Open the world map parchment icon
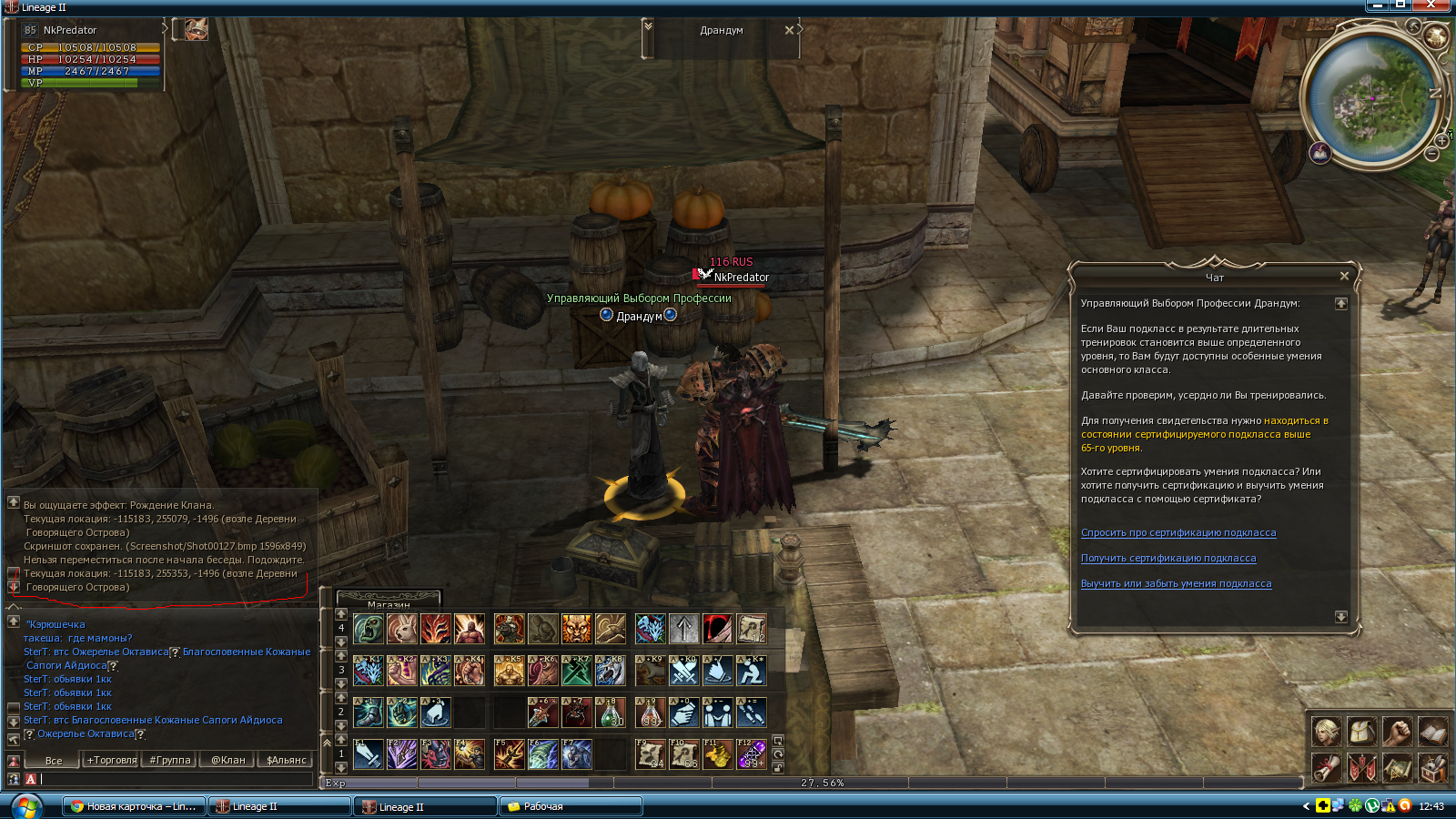The width and height of the screenshot is (1456, 819). point(1397,768)
